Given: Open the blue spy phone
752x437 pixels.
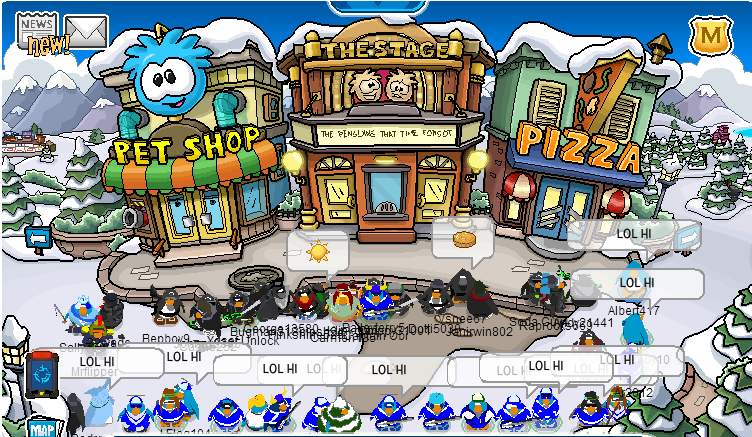Looking at the screenshot, I should [42, 371].
